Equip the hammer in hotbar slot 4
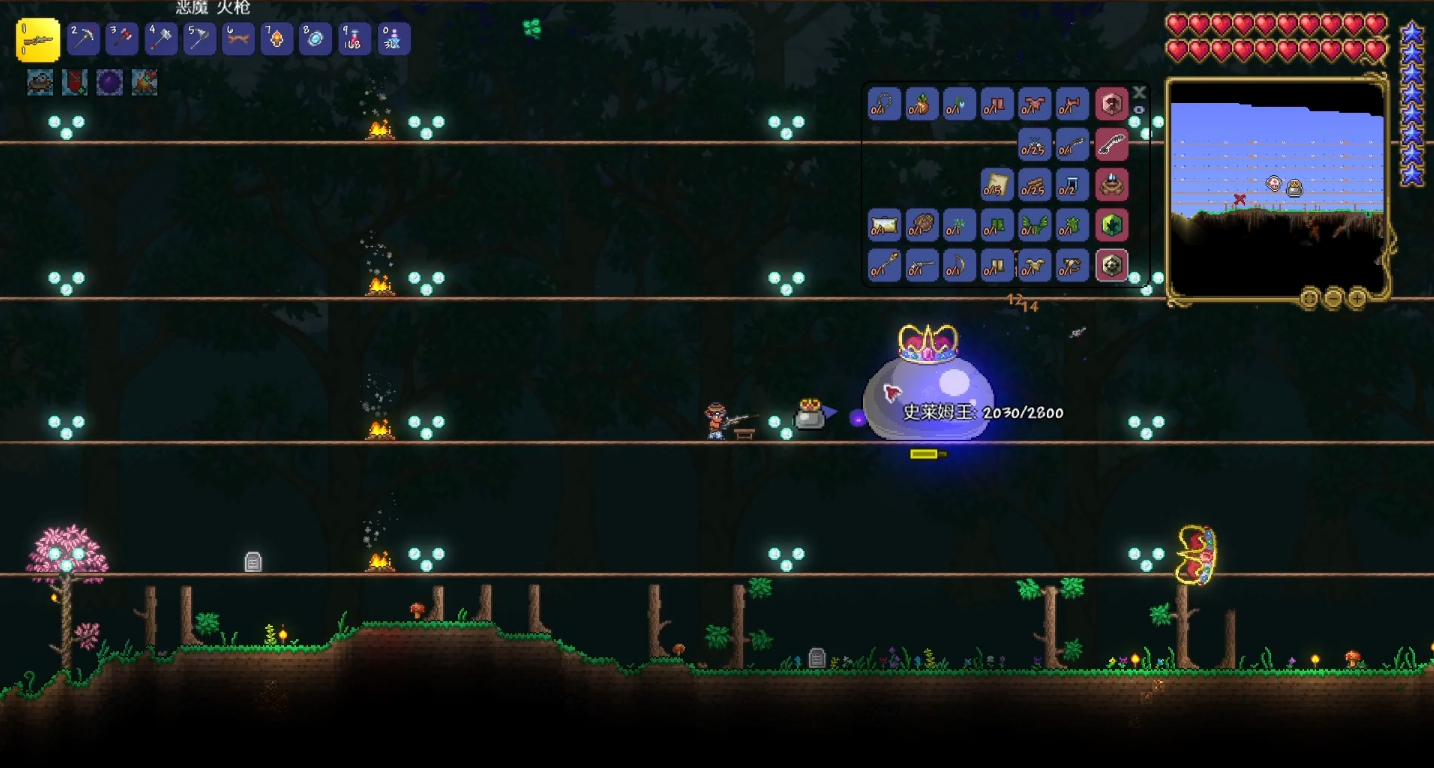Screen dimensions: 1434x768 click(x=161, y=39)
